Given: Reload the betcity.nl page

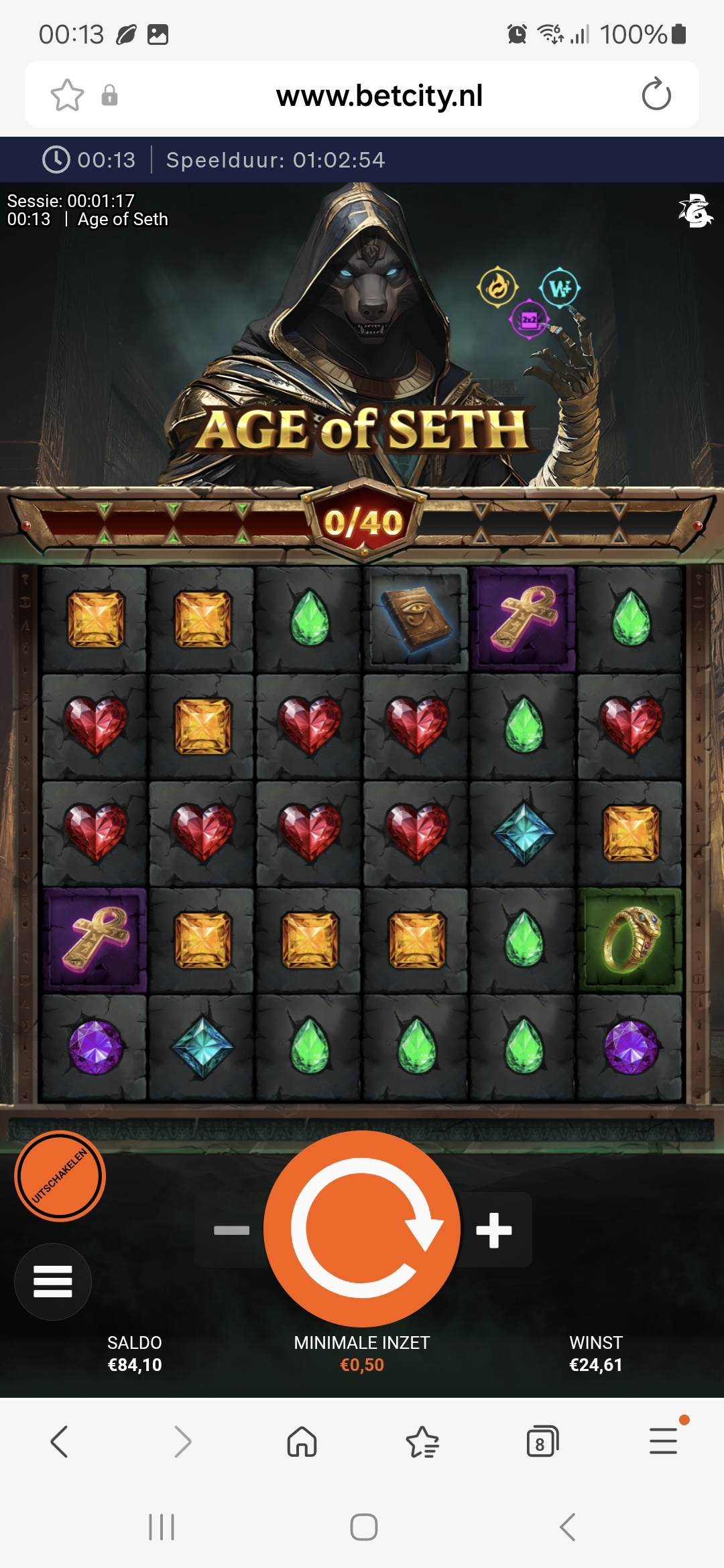Looking at the screenshot, I should [656, 94].
